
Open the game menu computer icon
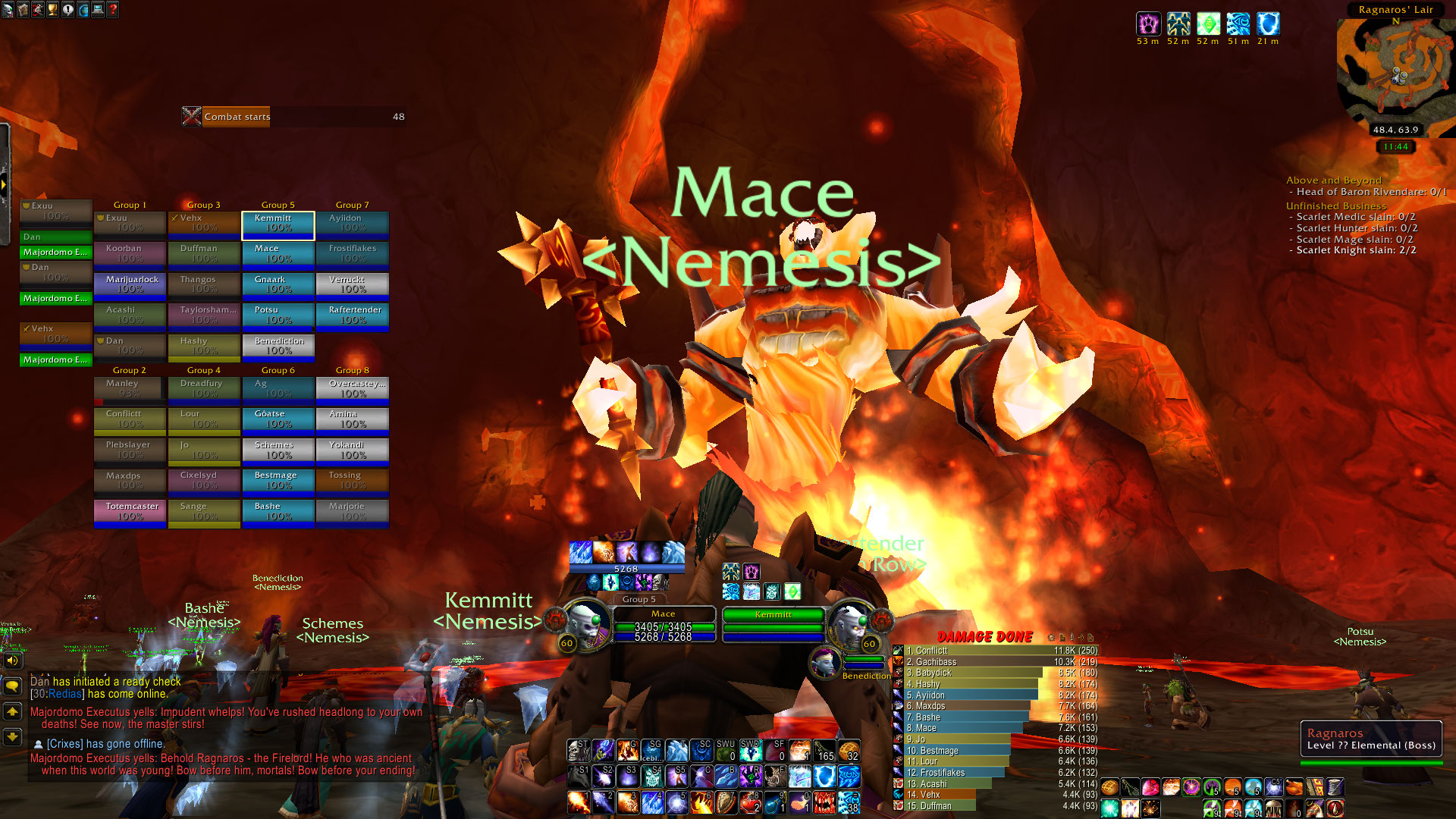98,10
